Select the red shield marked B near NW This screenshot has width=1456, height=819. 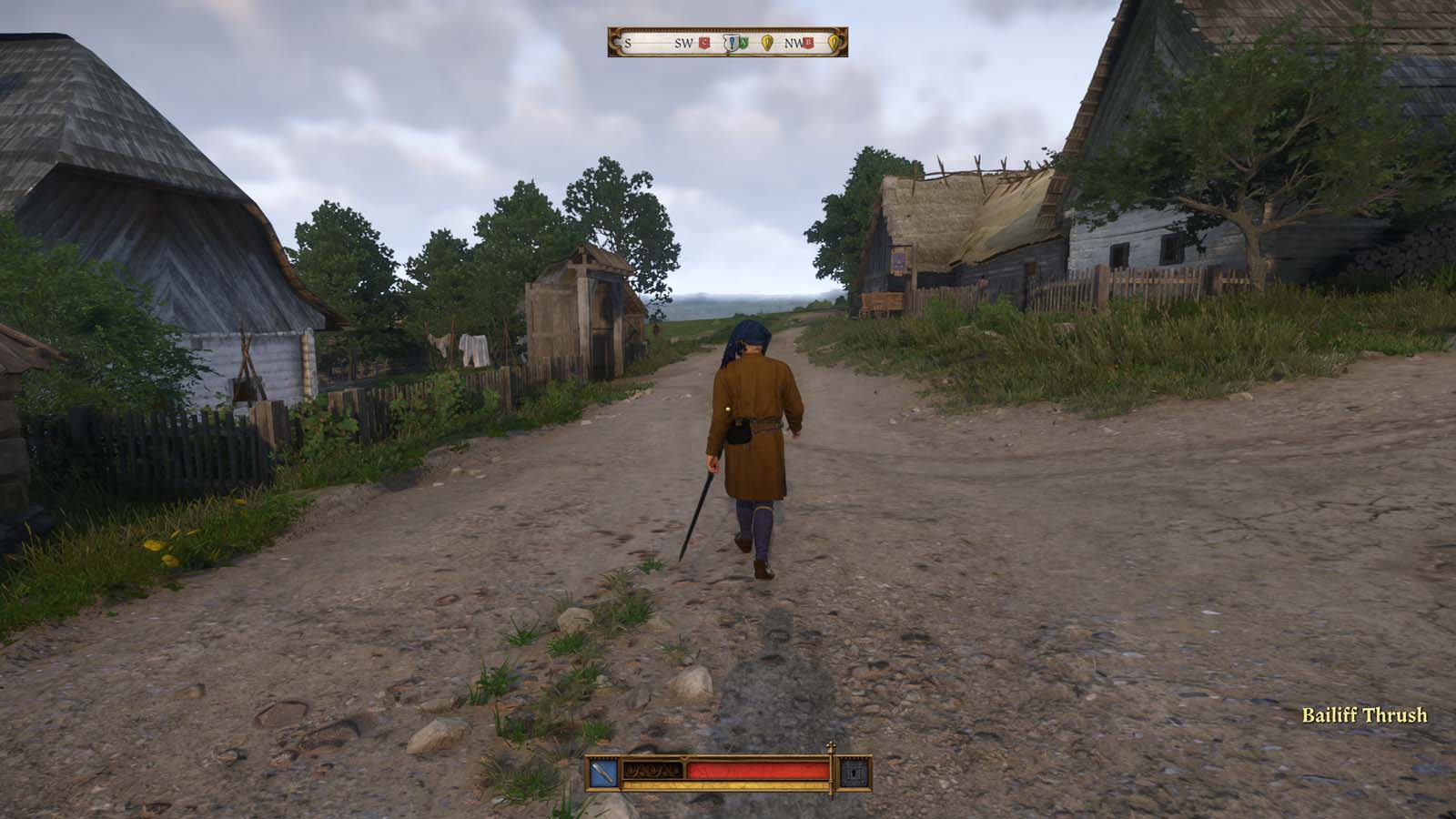pyautogui.click(x=806, y=43)
